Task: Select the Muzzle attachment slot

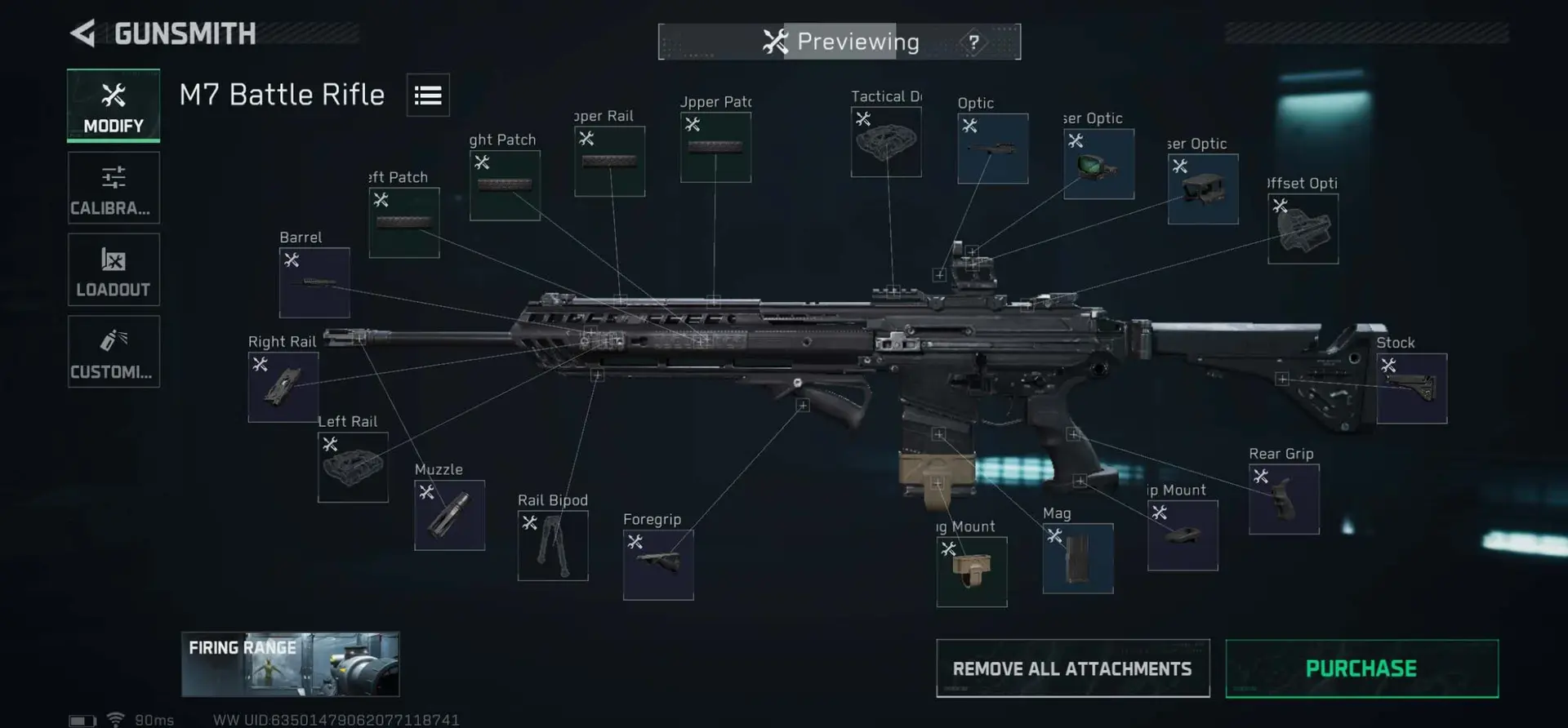Action: coord(448,515)
